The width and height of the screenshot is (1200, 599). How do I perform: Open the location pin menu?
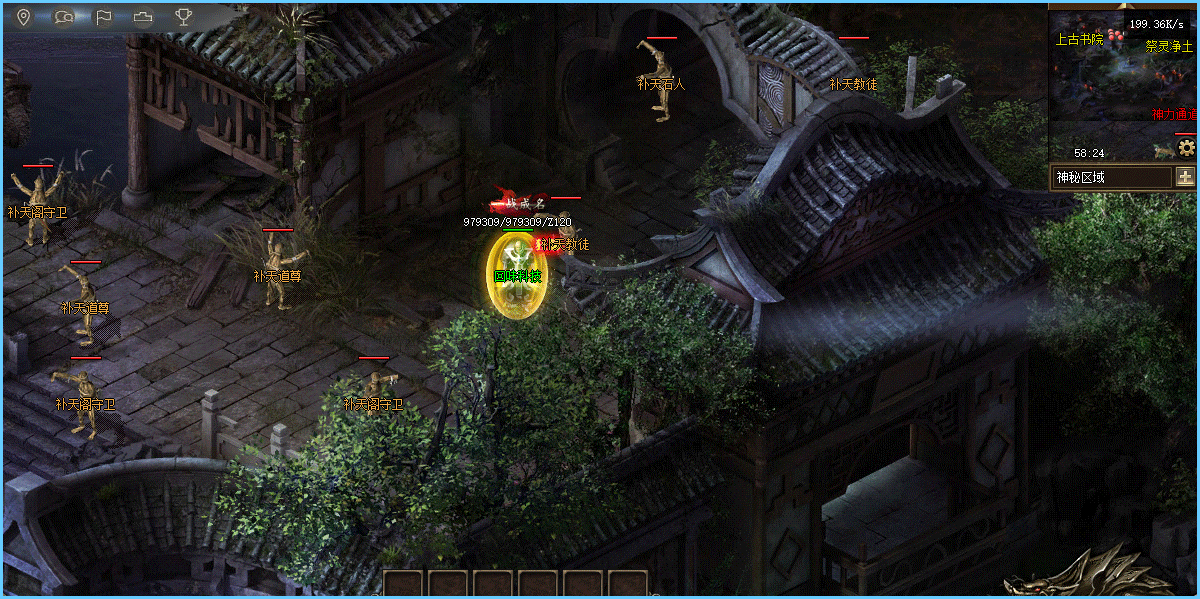click(23, 16)
